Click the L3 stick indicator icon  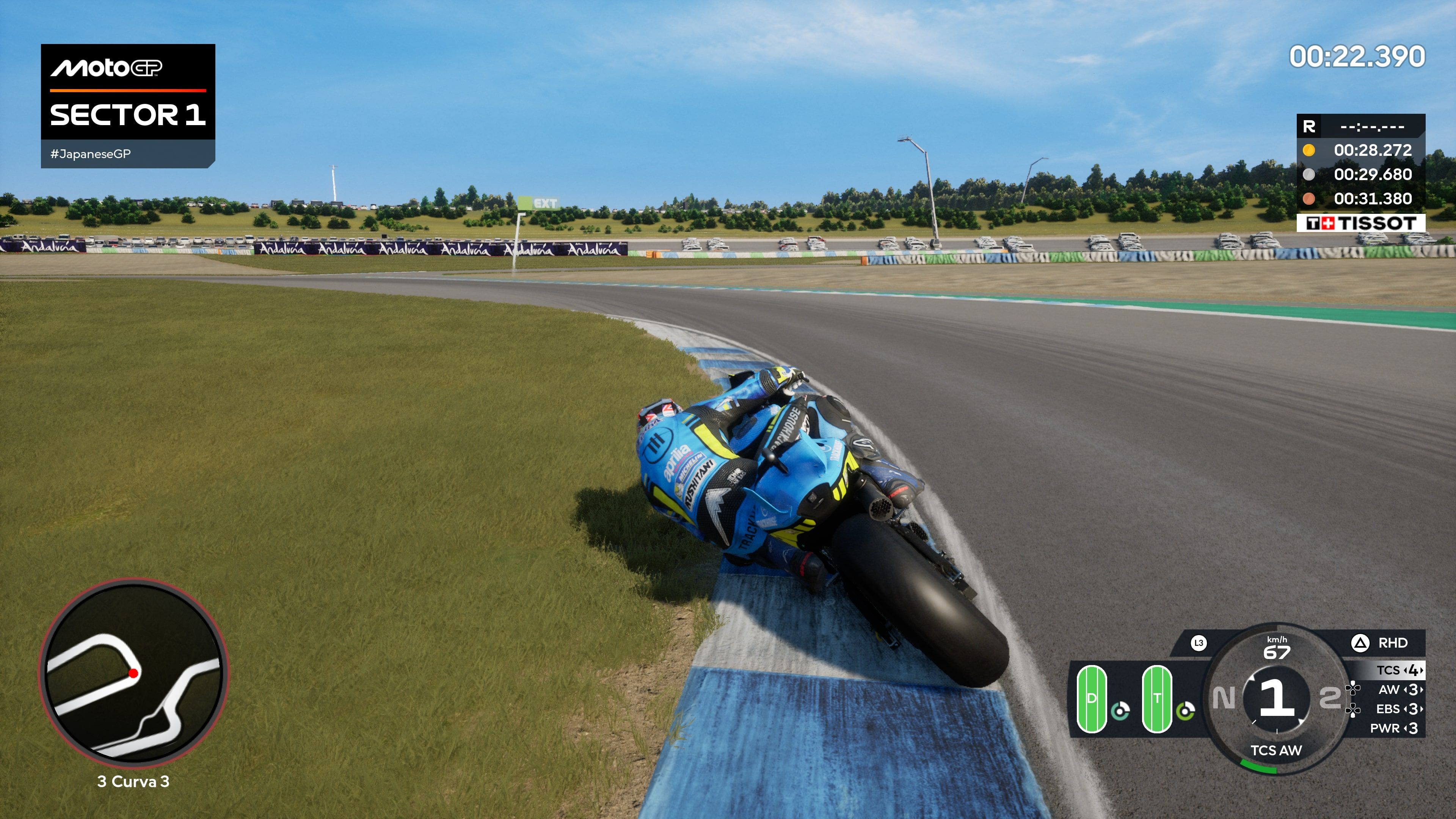[x=1199, y=643]
